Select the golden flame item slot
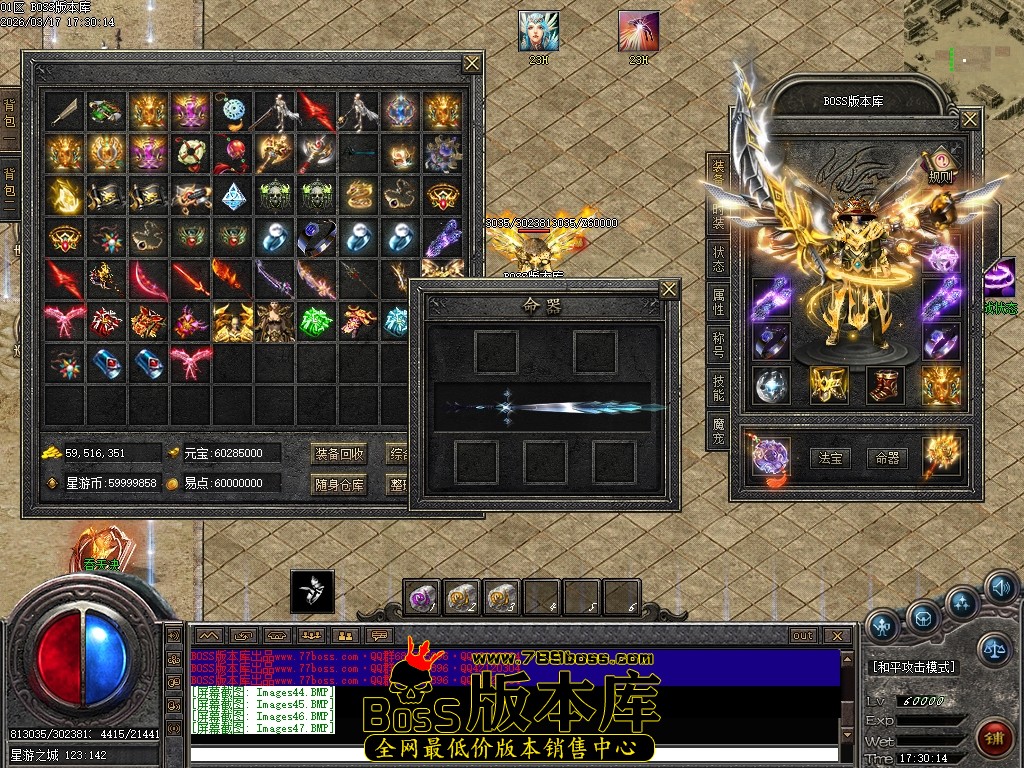 (63, 196)
